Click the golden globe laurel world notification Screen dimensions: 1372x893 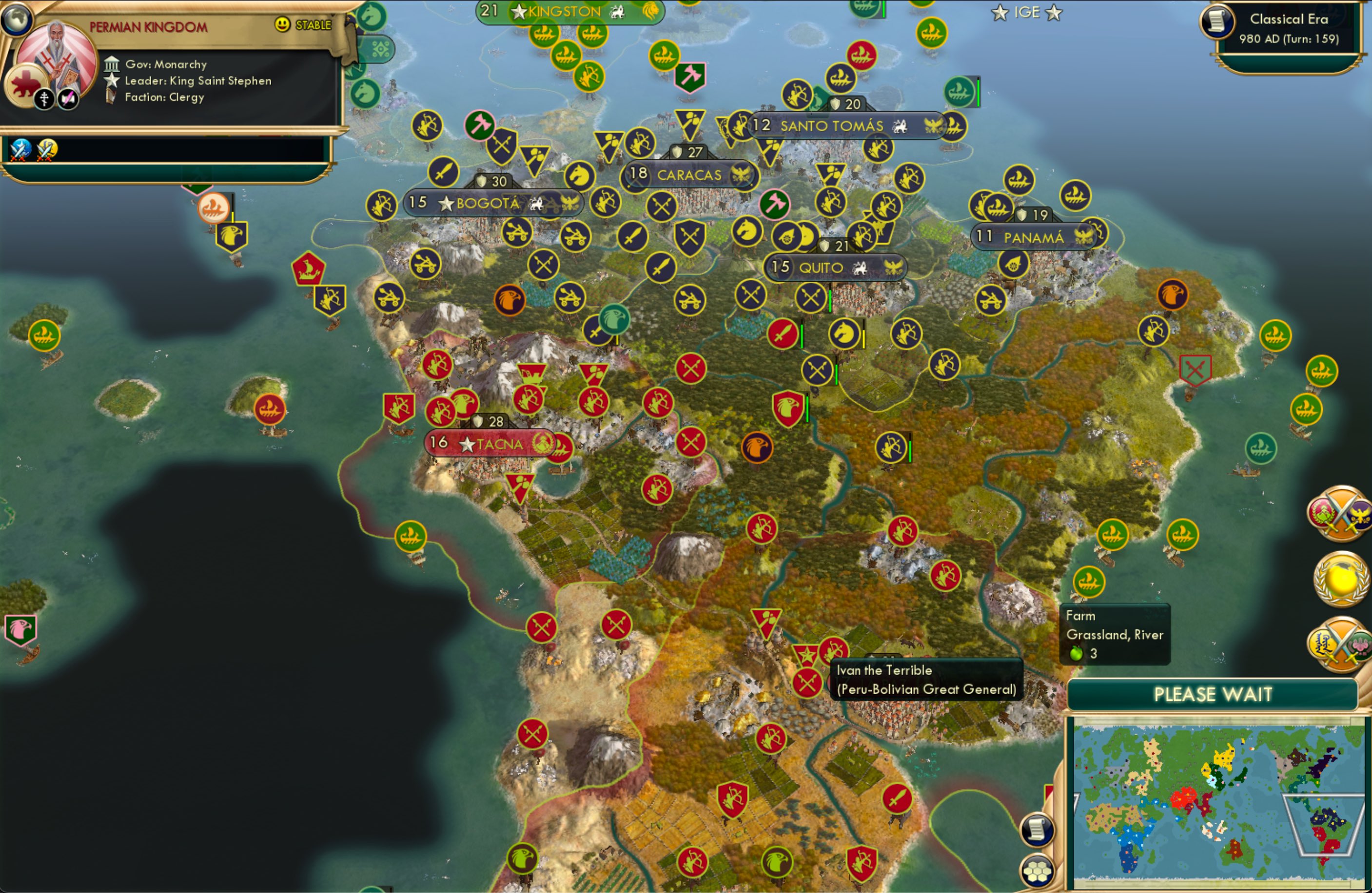tap(1340, 581)
